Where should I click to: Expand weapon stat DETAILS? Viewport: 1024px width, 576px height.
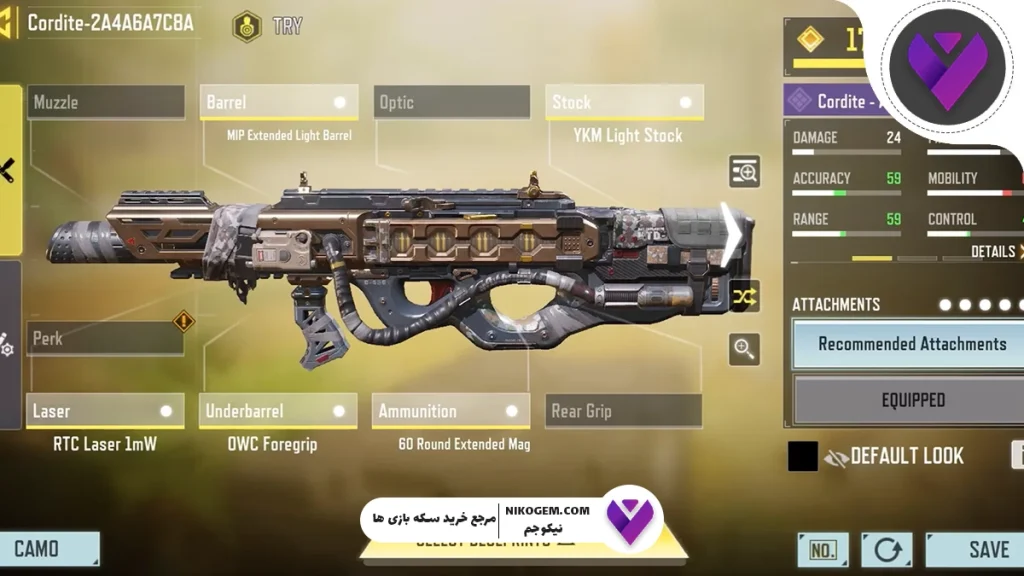(x=996, y=252)
